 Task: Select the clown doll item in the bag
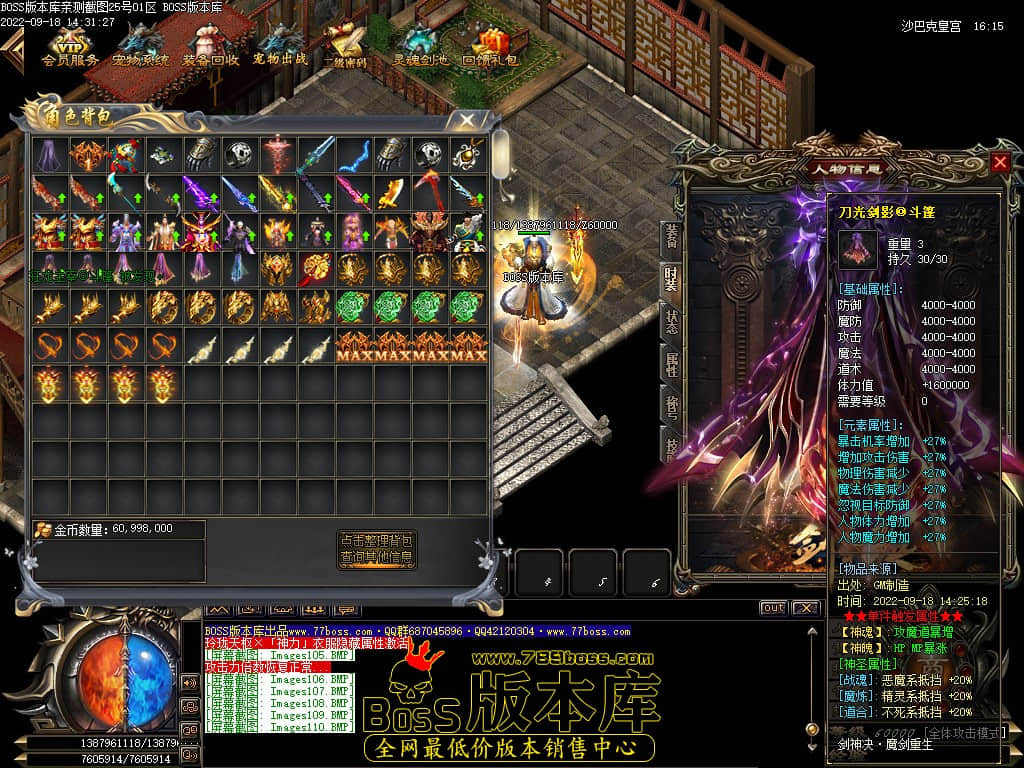click(125, 155)
